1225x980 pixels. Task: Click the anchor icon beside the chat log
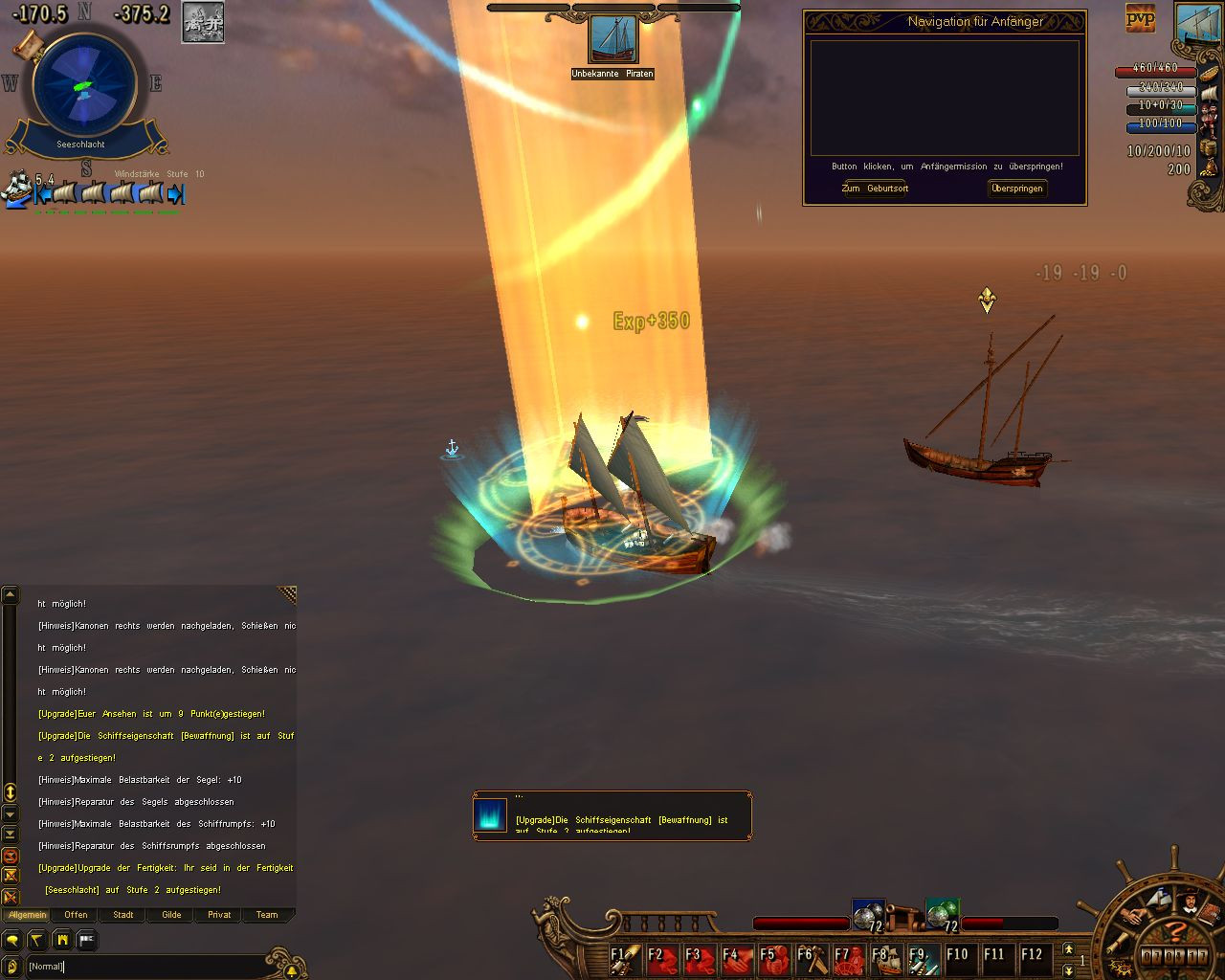pyautogui.click(x=11, y=791)
